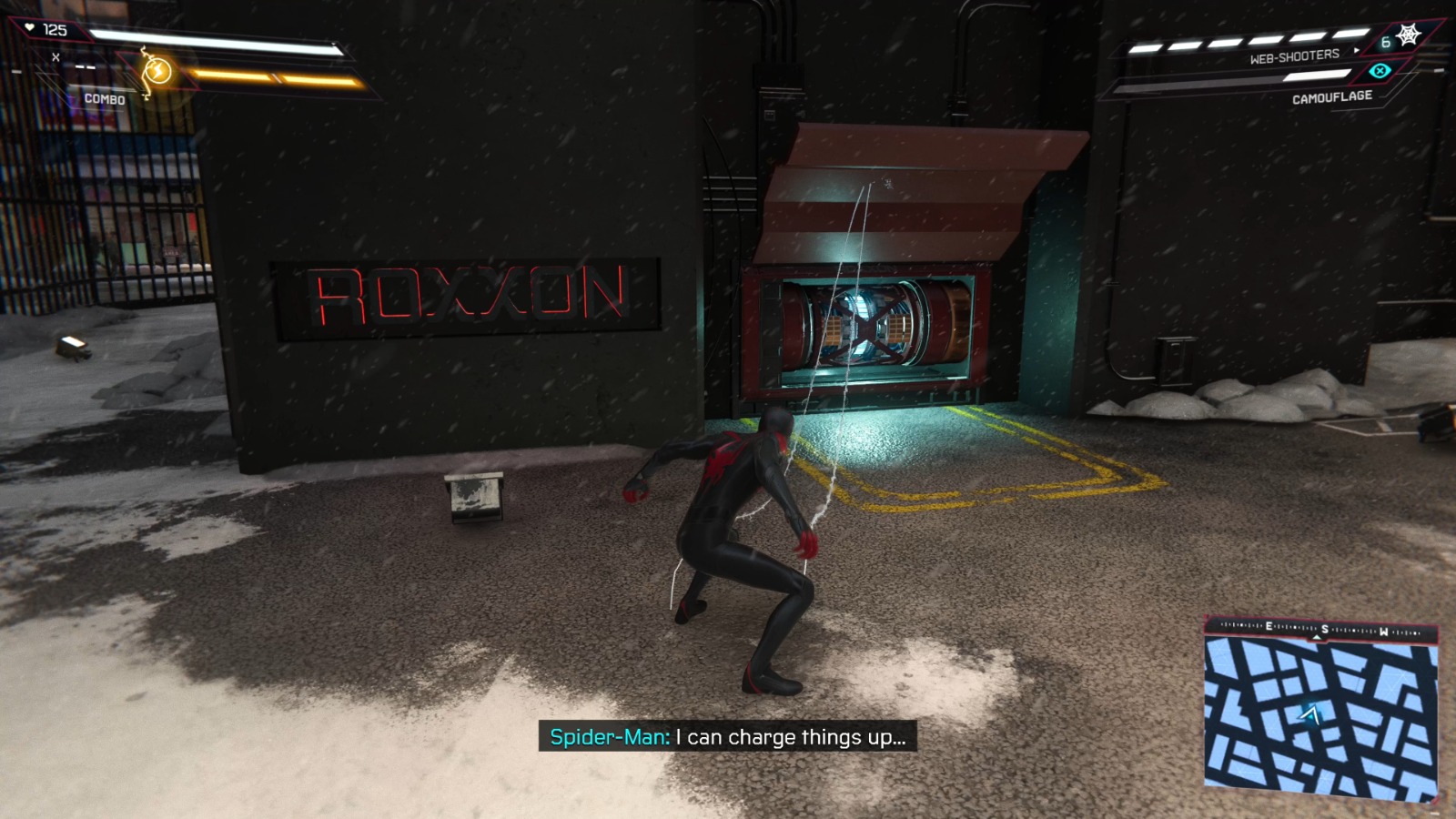Click the WEB-SHOOTERS label
The height and width of the screenshot is (819, 1456).
(x=1295, y=55)
